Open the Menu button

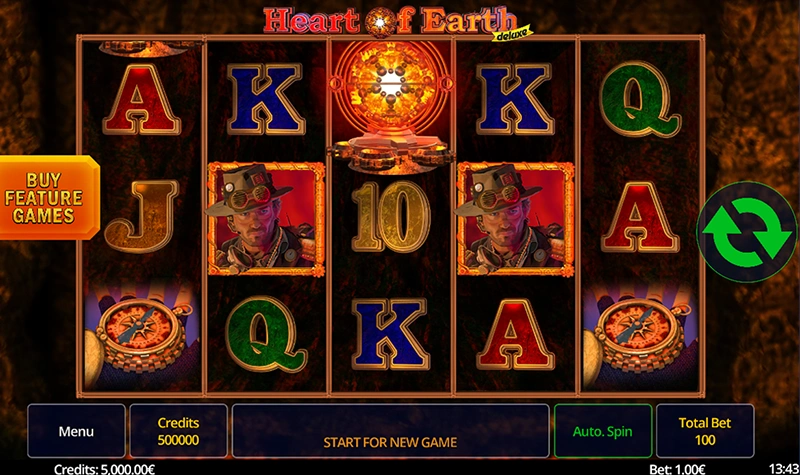[x=76, y=431]
